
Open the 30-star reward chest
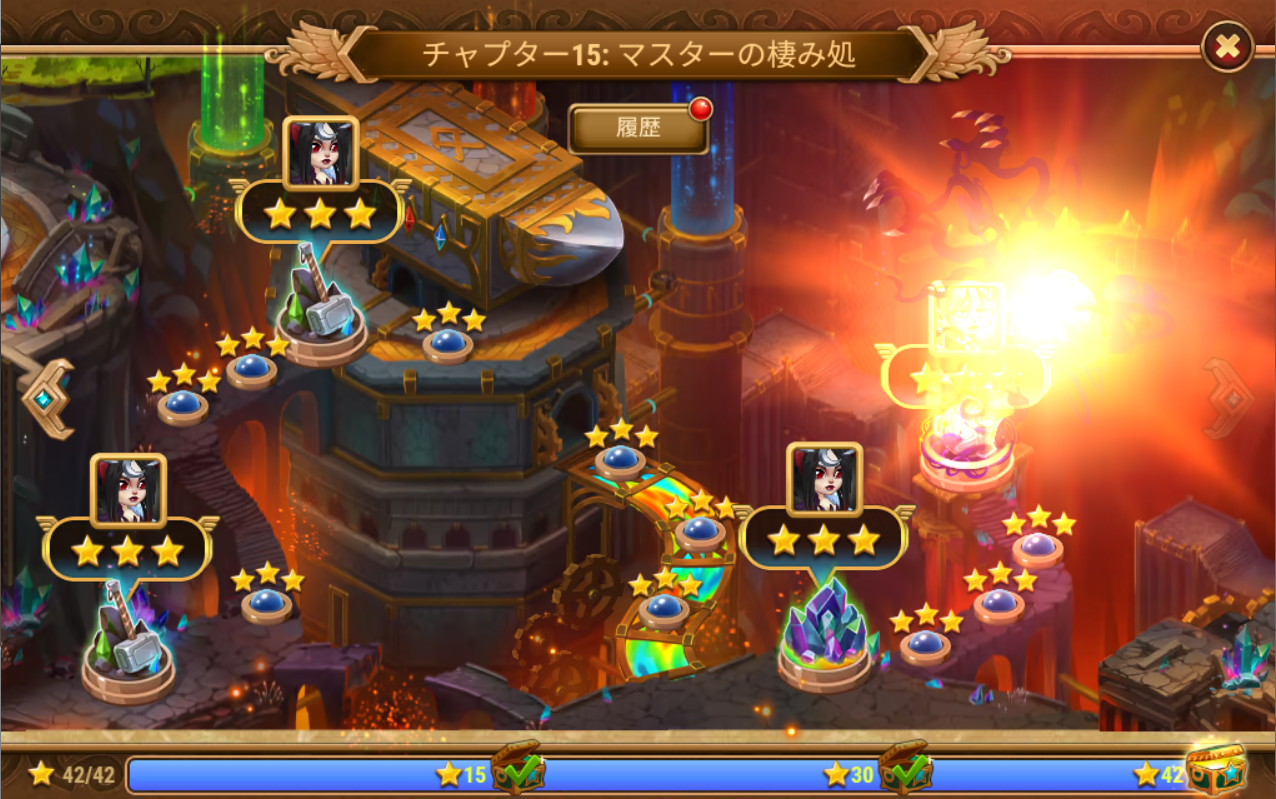click(x=905, y=769)
